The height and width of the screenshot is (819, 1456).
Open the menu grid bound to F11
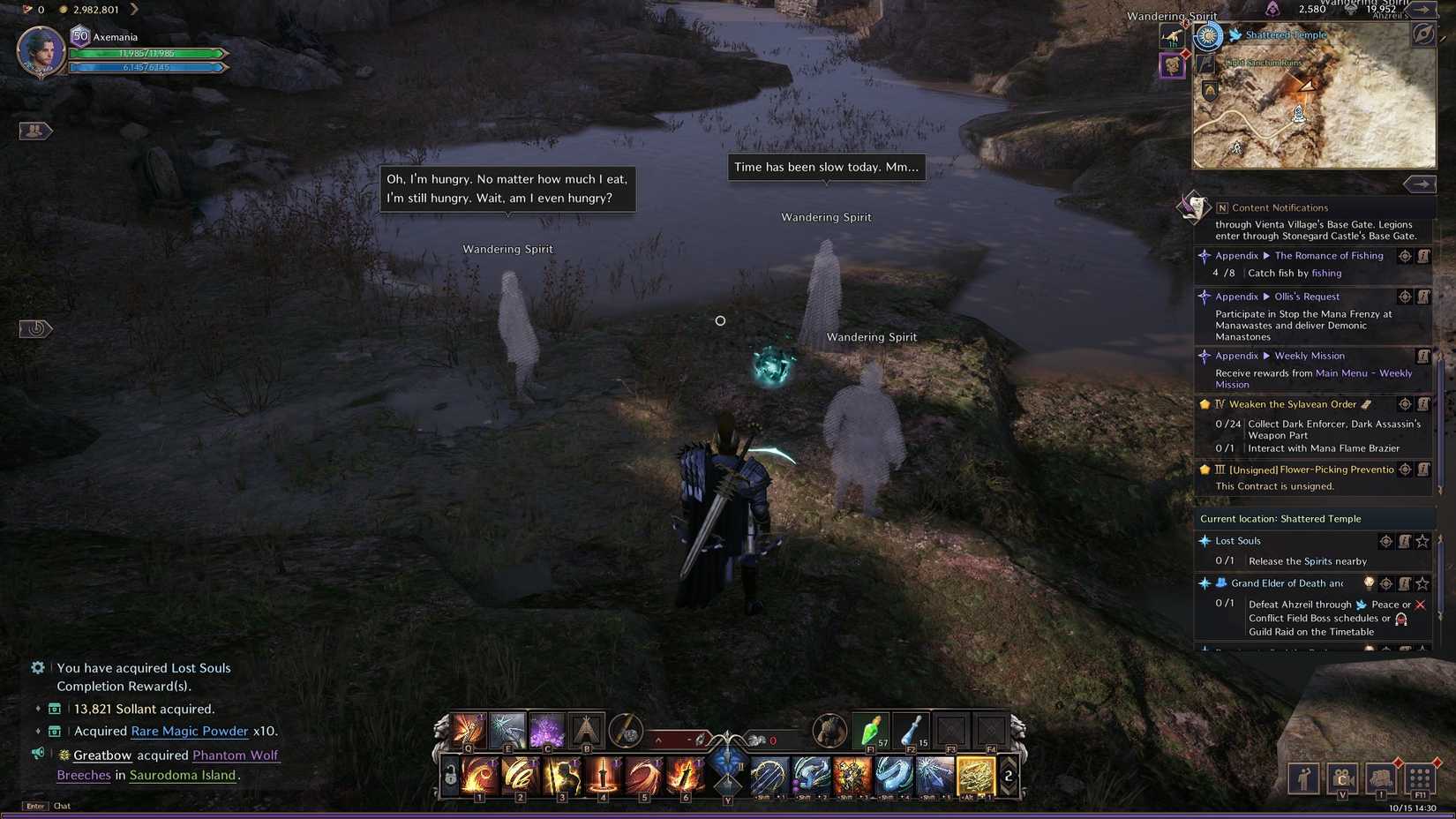click(x=1421, y=778)
